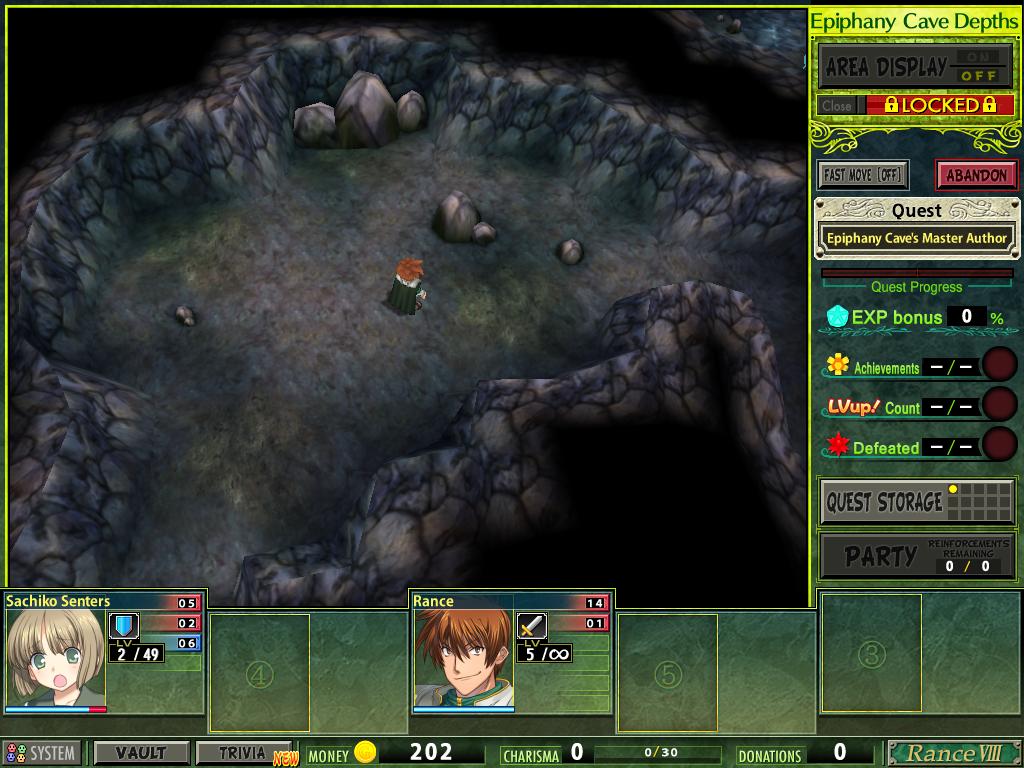
Task: Select Sachiko Senters' portrait
Action: tap(55, 658)
